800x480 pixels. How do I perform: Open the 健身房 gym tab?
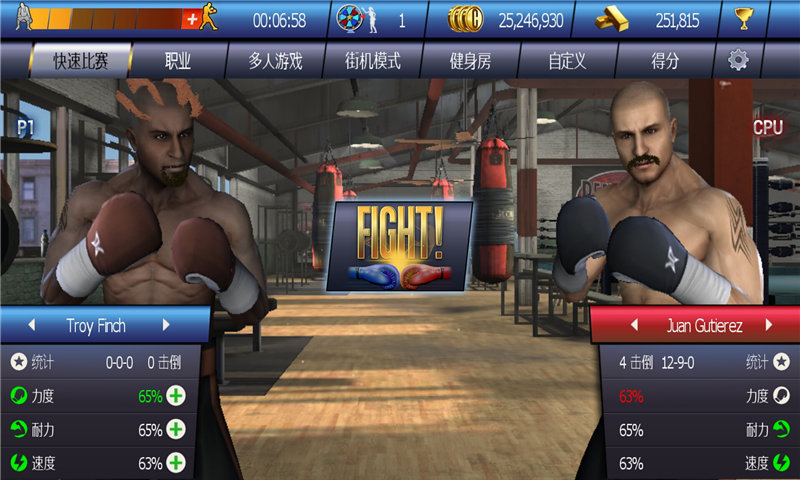pos(470,61)
